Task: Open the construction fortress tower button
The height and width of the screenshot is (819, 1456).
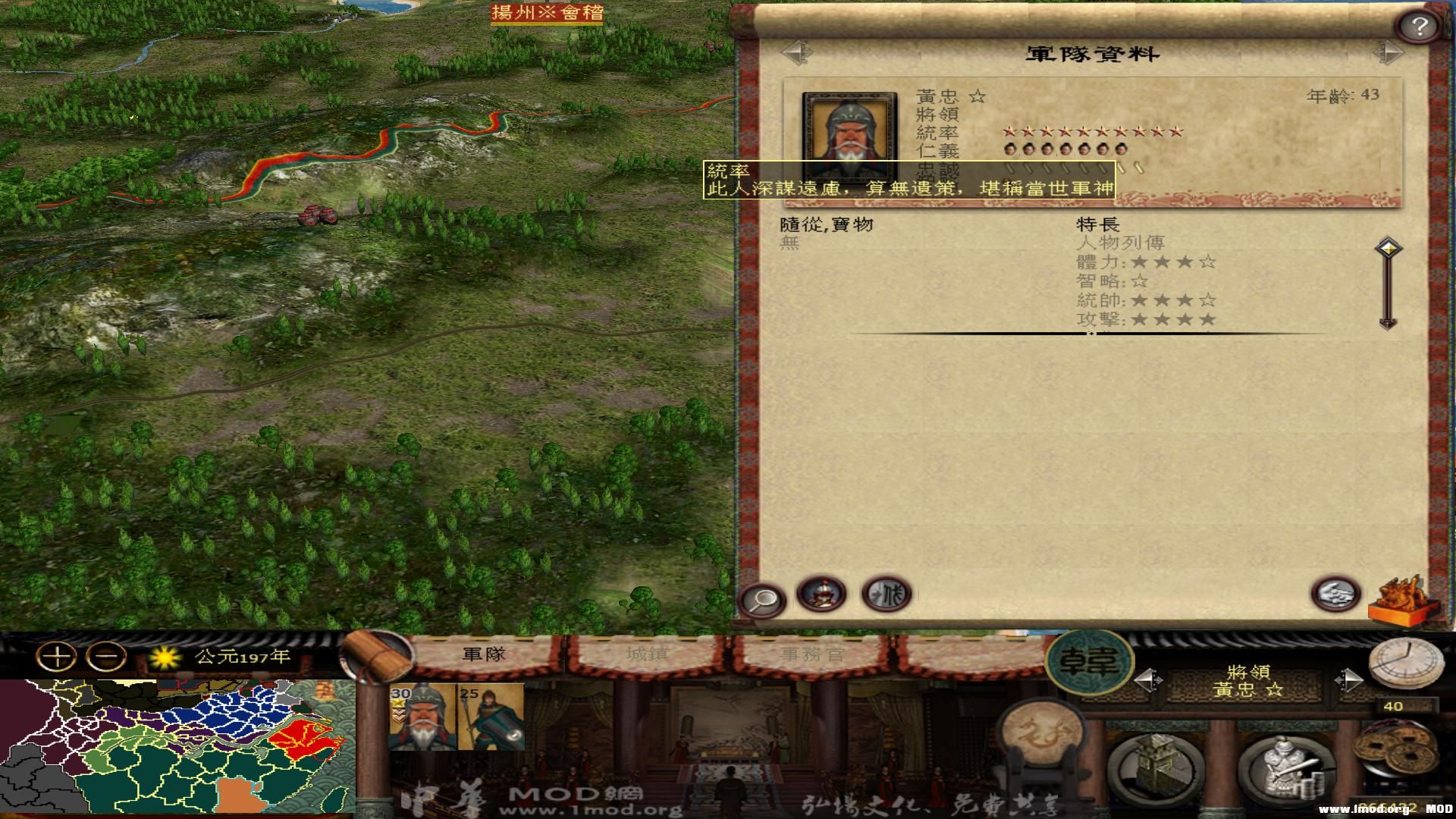Action: tap(1155, 766)
